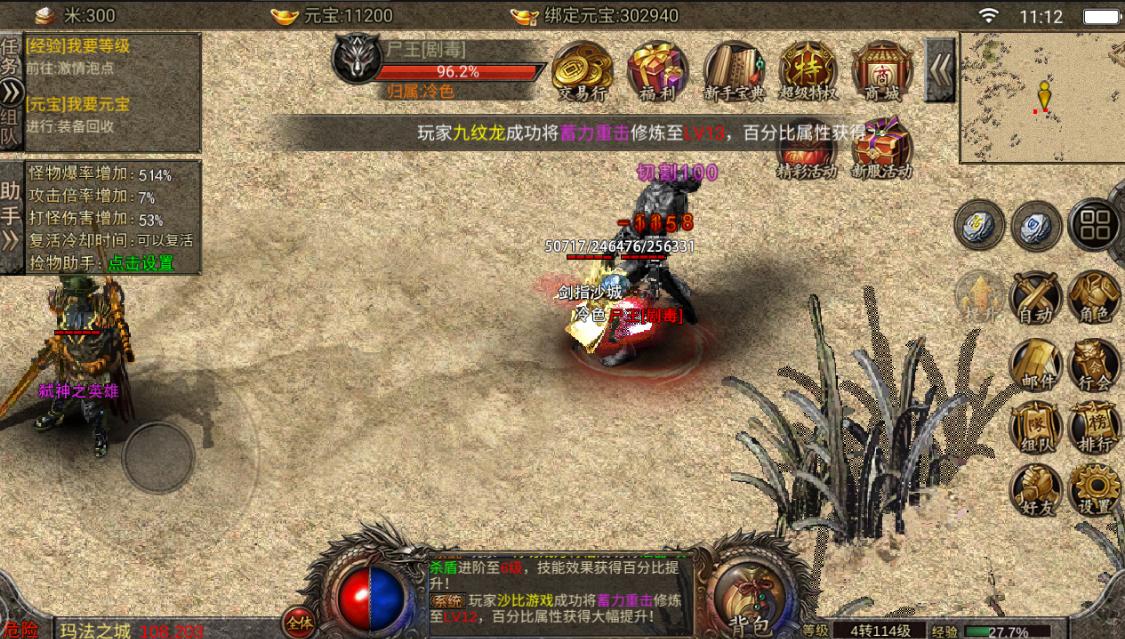Open the 行会 guild menu
This screenshot has width=1125, height=639.
coord(1094,364)
